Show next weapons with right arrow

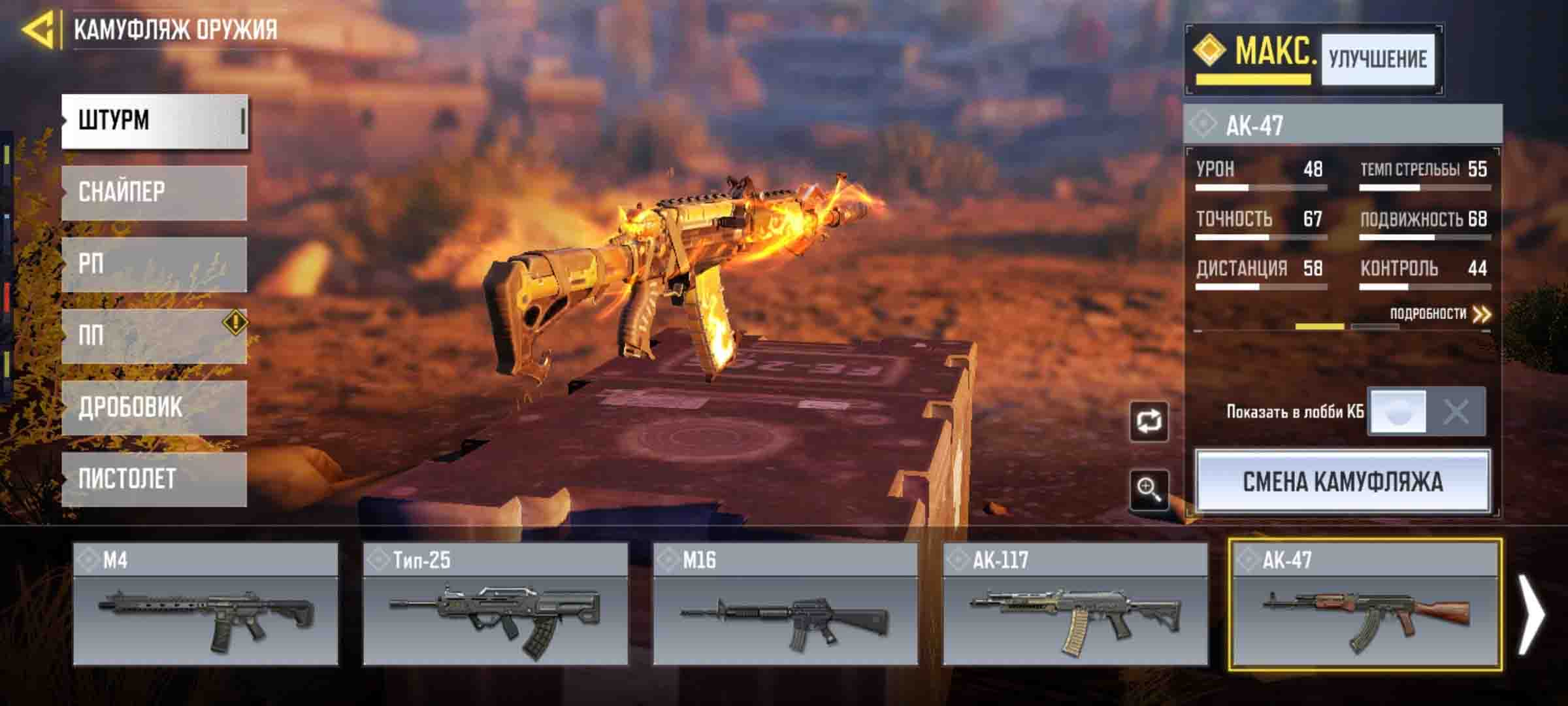click(1531, 613)
